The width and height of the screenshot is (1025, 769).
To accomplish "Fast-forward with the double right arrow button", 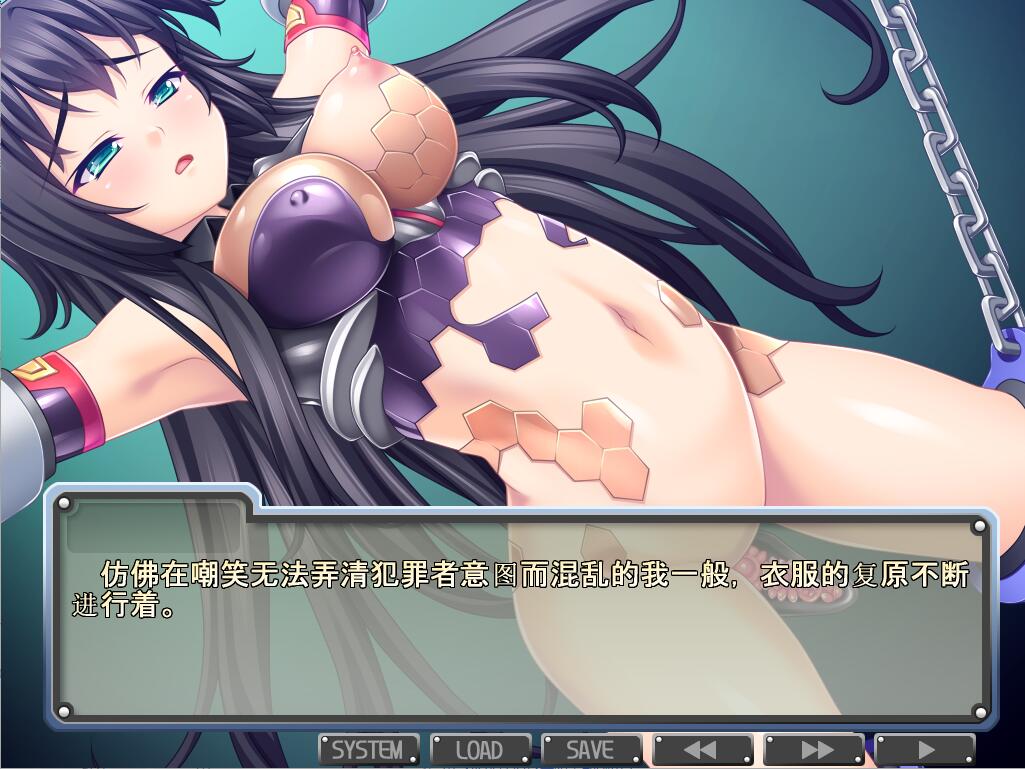I will (814, 749).
